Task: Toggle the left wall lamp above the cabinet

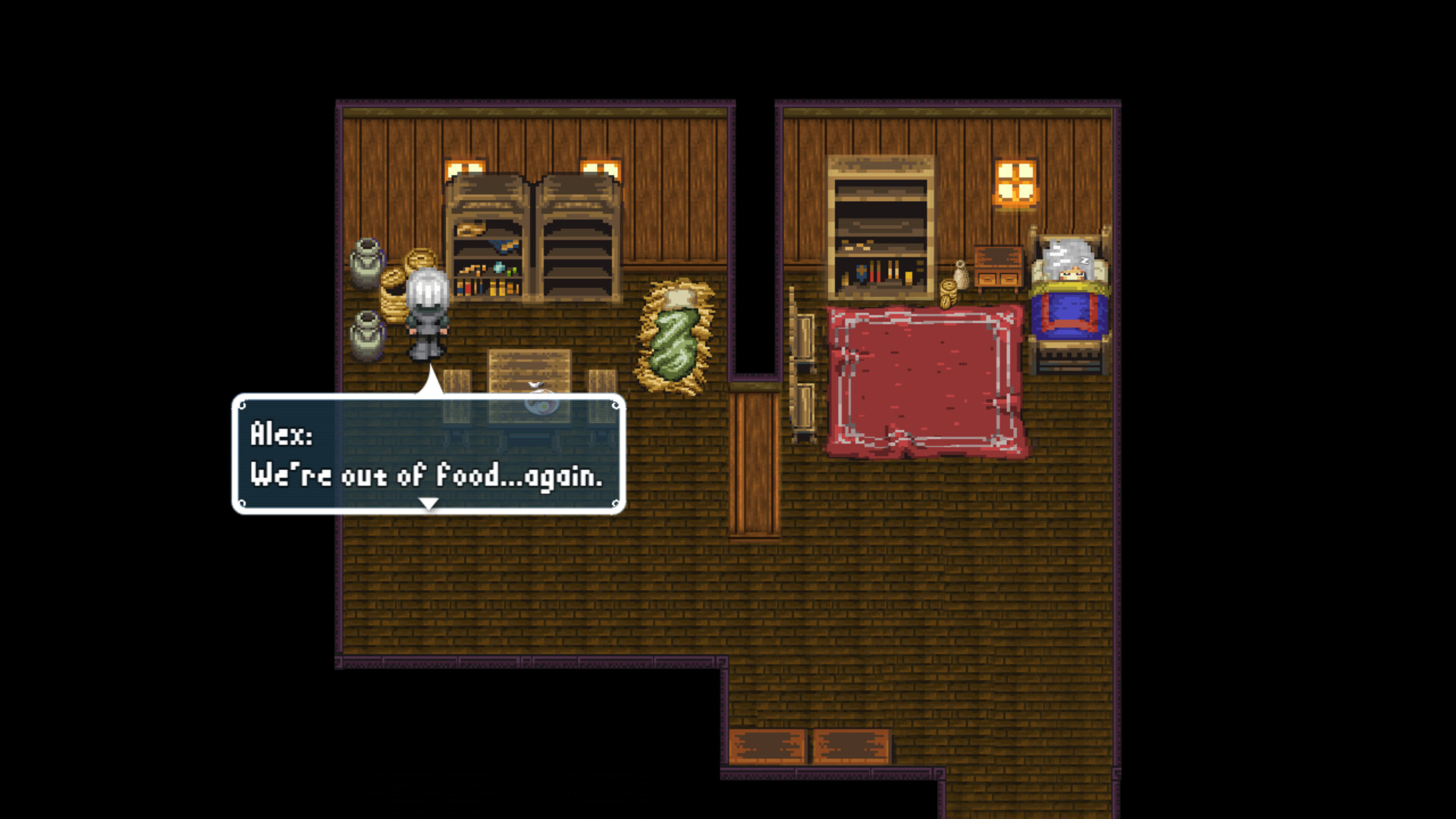Action: tap(466, 167)
